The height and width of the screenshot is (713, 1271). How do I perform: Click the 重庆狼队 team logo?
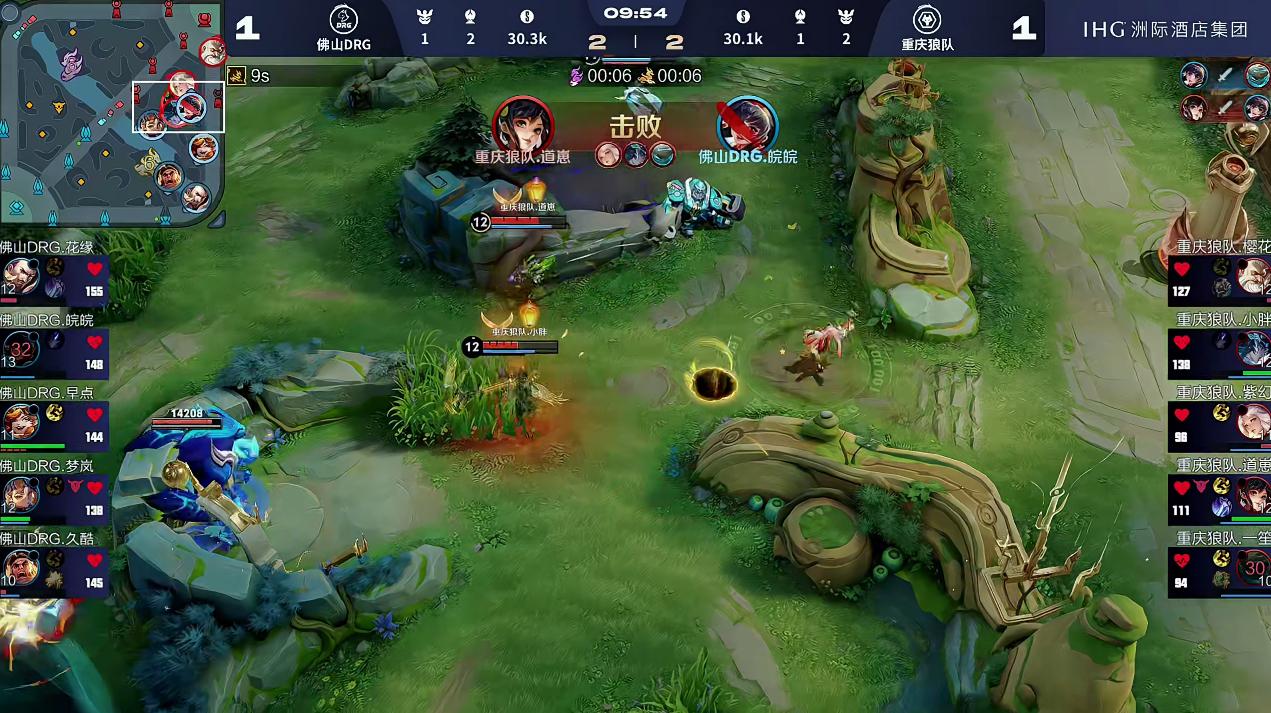pyautogui.click(x=927, y=20)
